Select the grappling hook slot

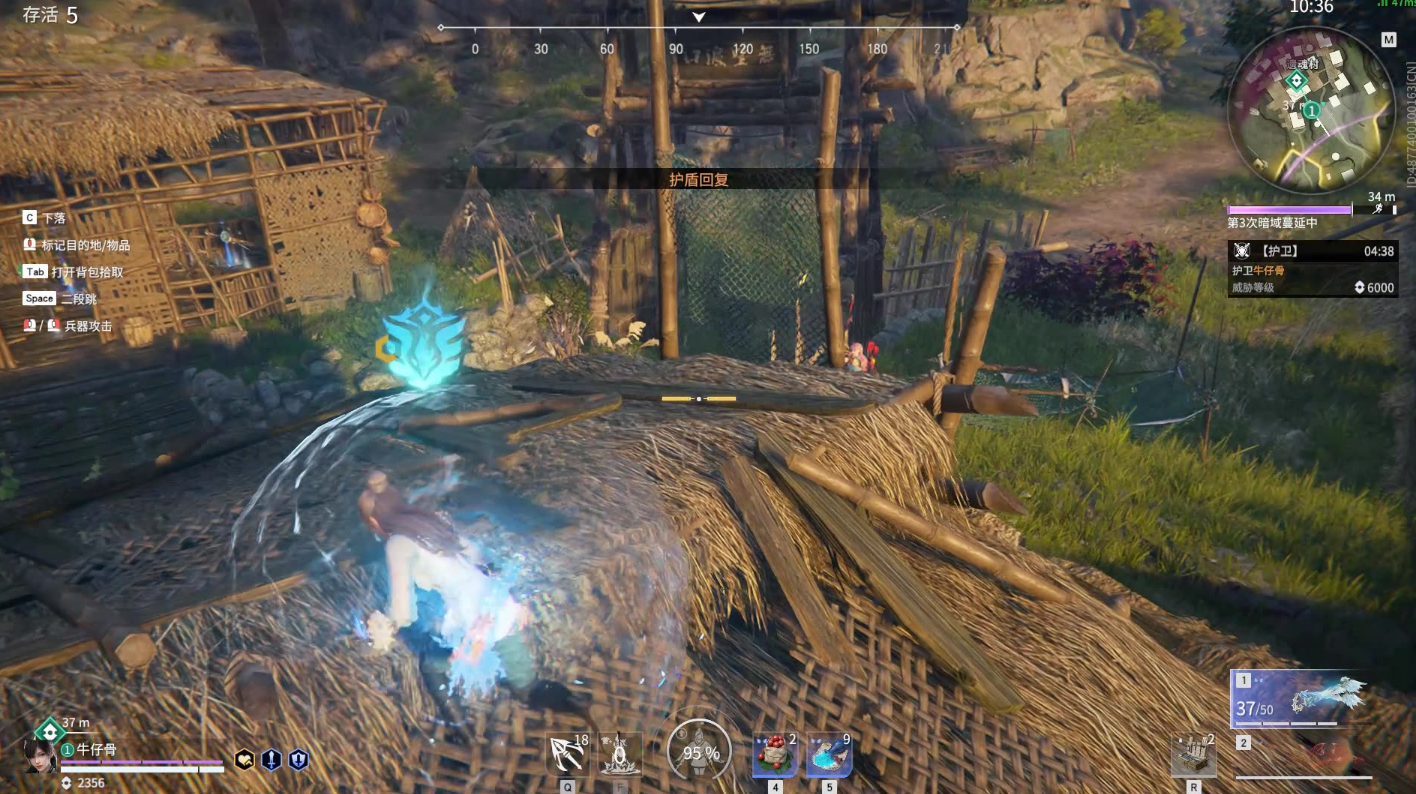568,754
